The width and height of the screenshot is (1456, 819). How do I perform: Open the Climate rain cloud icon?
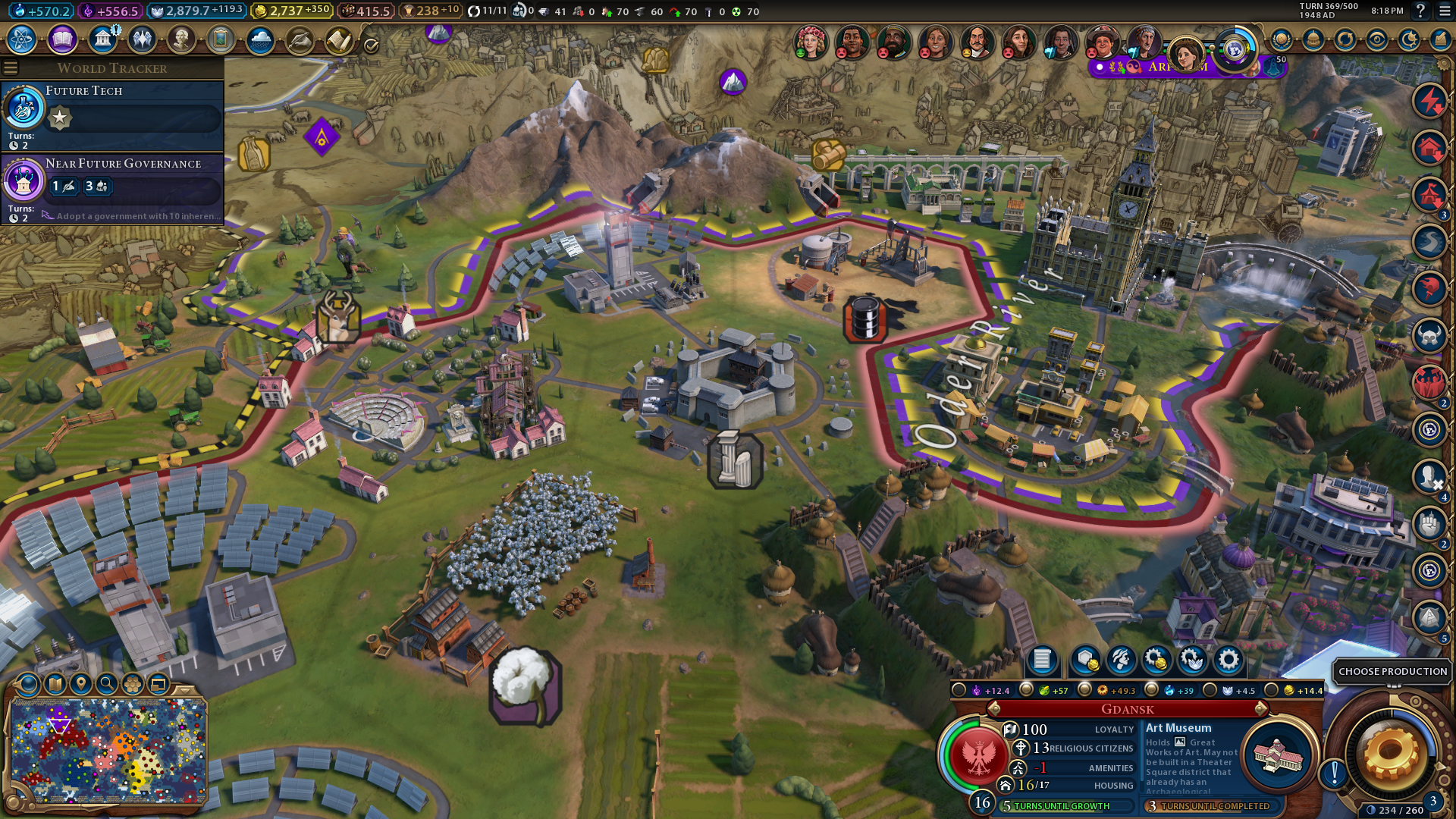click(x=260, y=39)
